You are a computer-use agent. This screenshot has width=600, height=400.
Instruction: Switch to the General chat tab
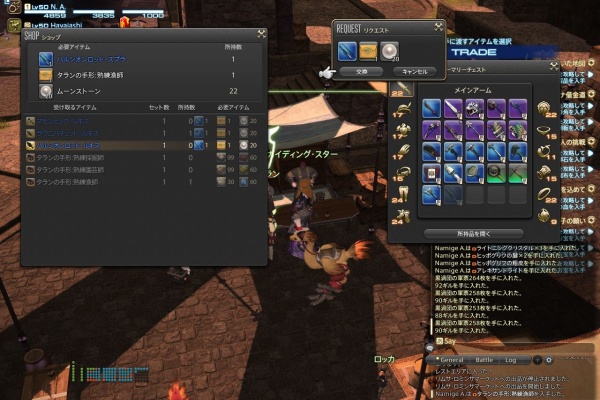click(x=451, y=358)
